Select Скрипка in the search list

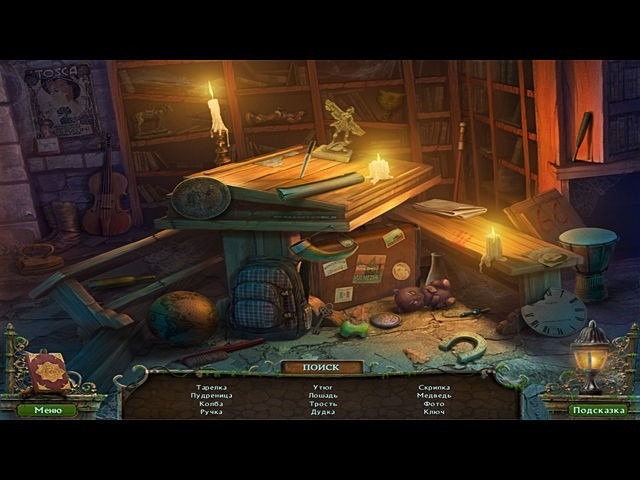pyautogui.click(x=434, y=387)
